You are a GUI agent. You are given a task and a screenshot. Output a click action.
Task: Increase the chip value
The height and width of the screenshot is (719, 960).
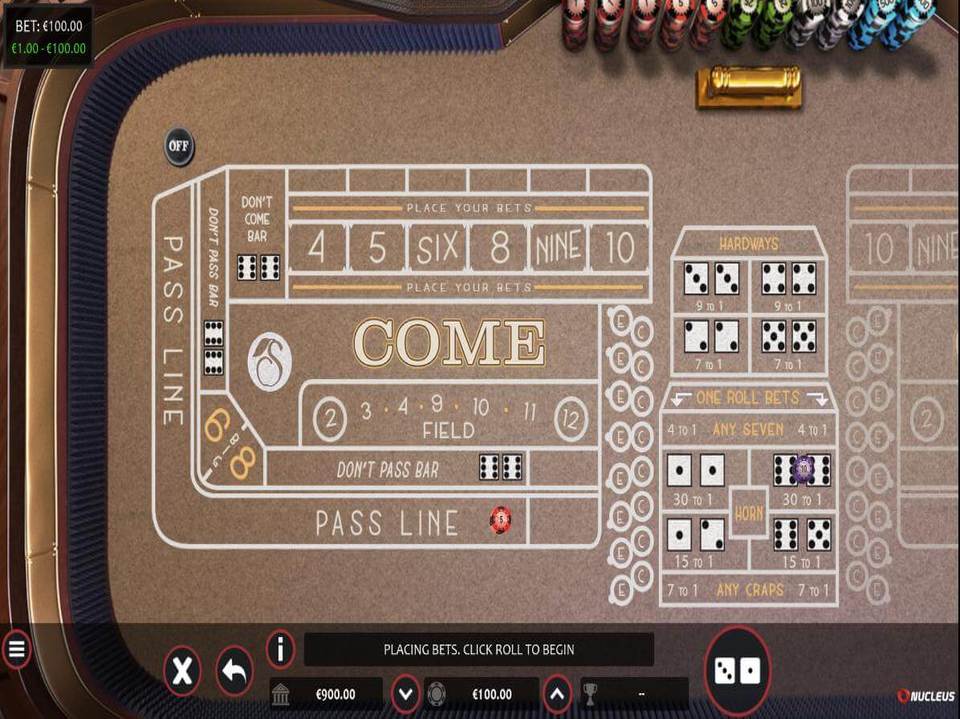tap(558, 693)
